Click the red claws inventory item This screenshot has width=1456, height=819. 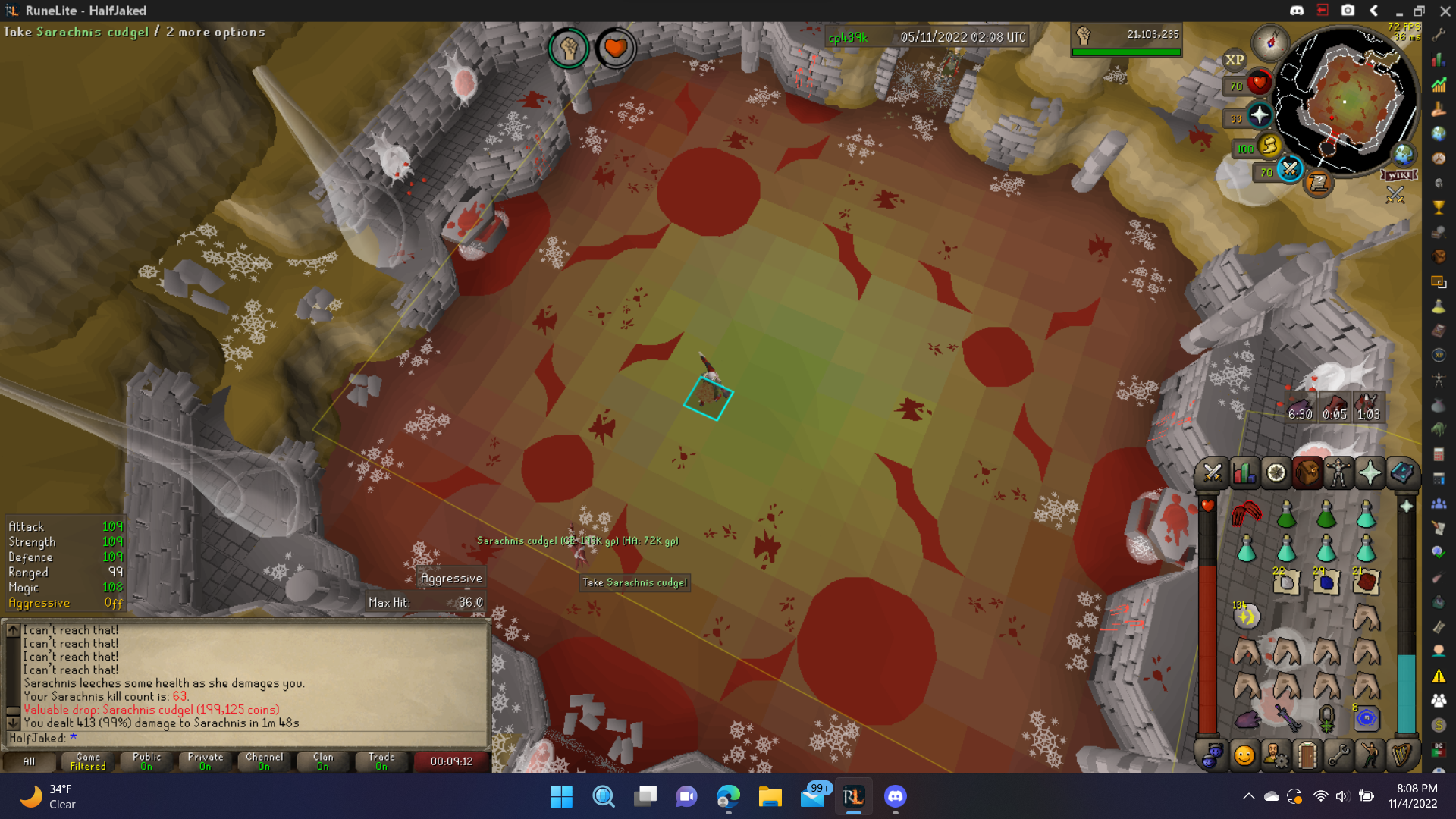click(x=1246, y=514)
